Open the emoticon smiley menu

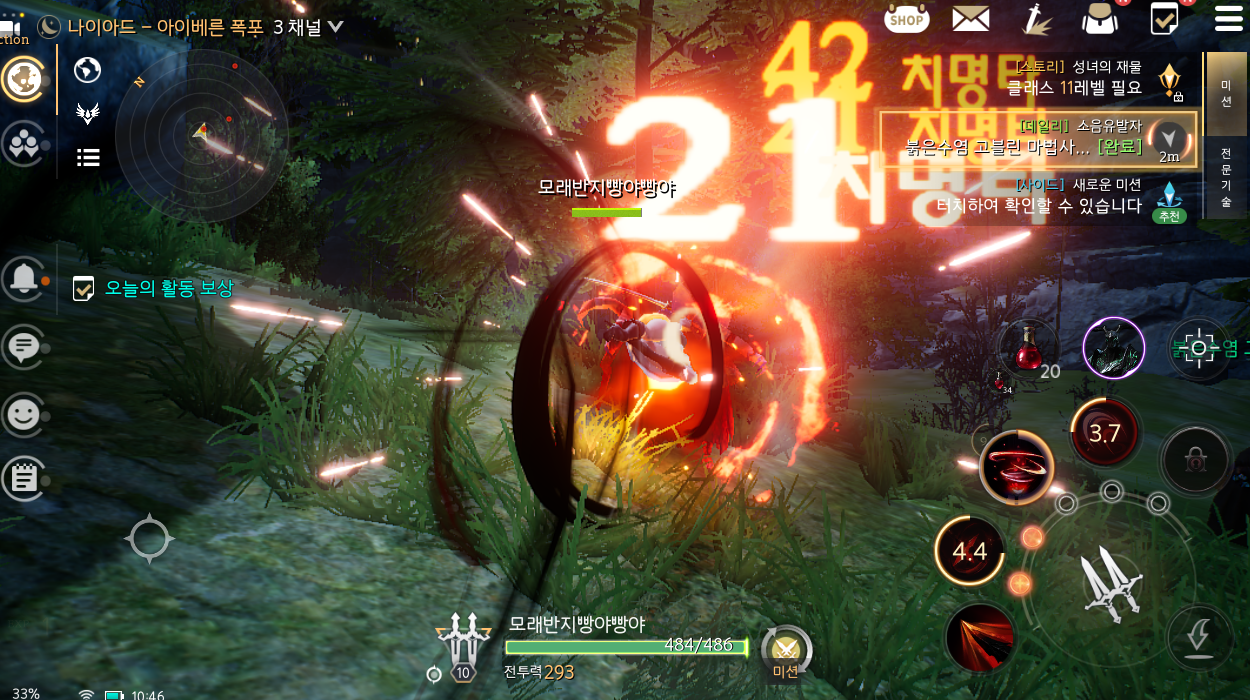pos(22,413)
